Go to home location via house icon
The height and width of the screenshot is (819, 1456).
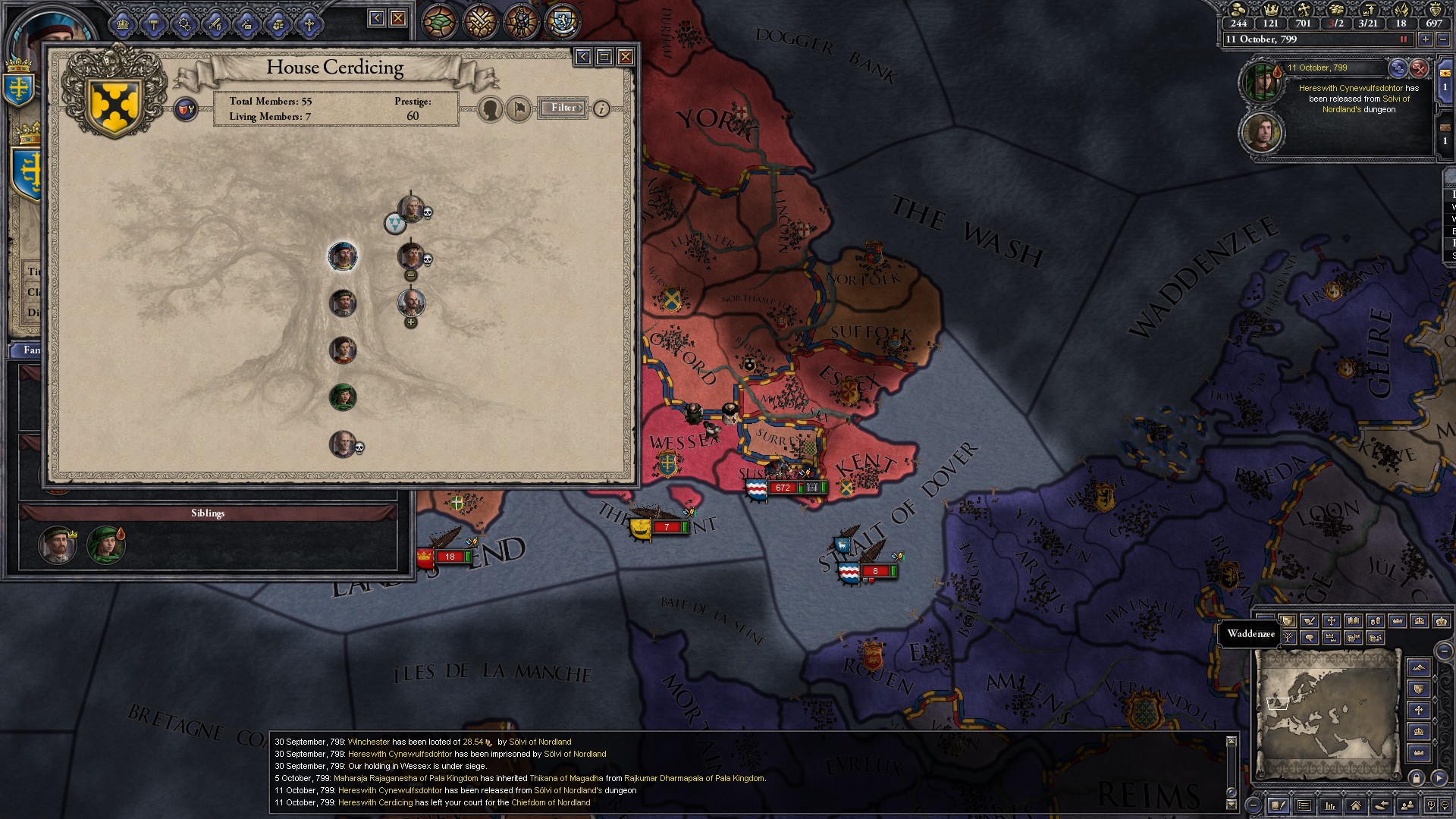coord(1355,805)
